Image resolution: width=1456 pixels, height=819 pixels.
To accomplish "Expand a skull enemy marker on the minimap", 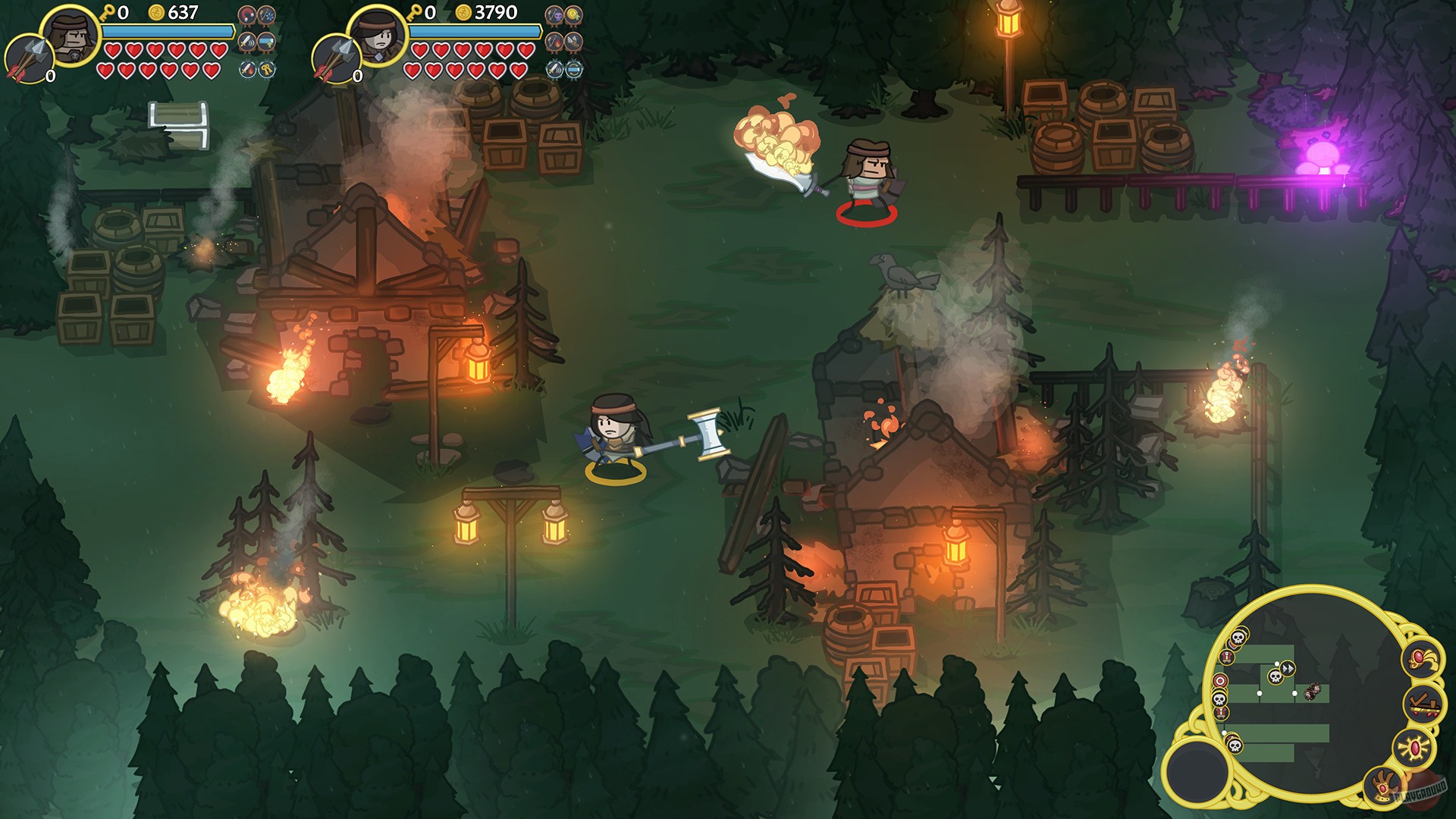I will 1275,676.
